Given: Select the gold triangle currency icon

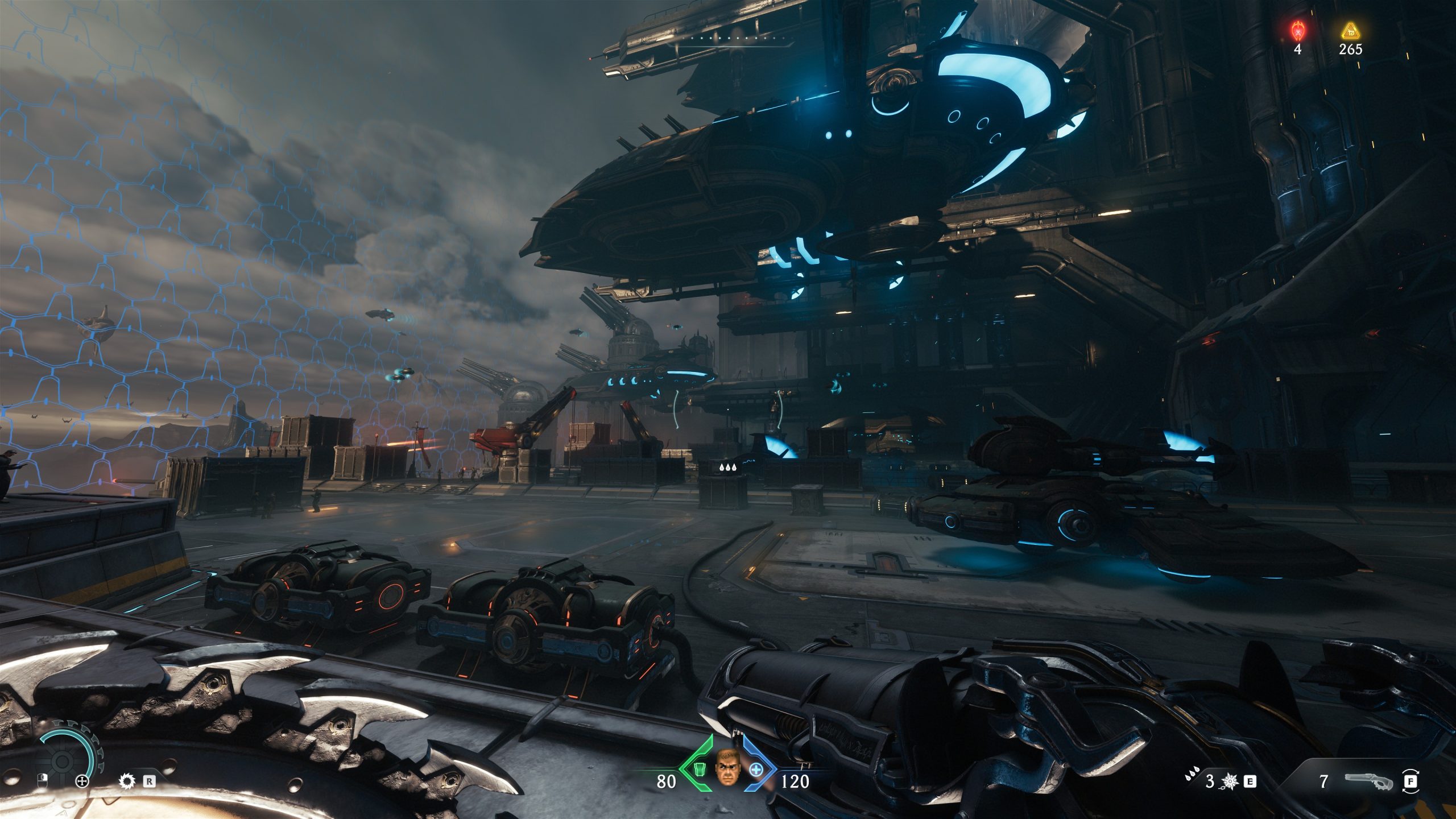Looking at the screenshot, I should (x=1350, y=31).
